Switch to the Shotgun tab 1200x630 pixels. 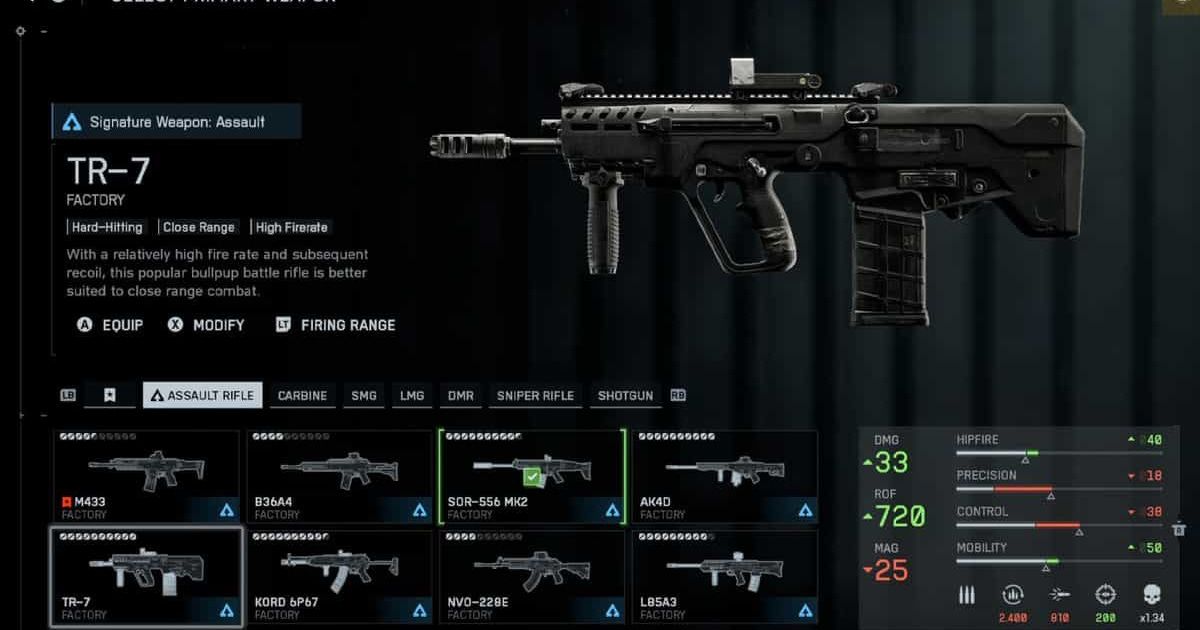coord(625,395)
